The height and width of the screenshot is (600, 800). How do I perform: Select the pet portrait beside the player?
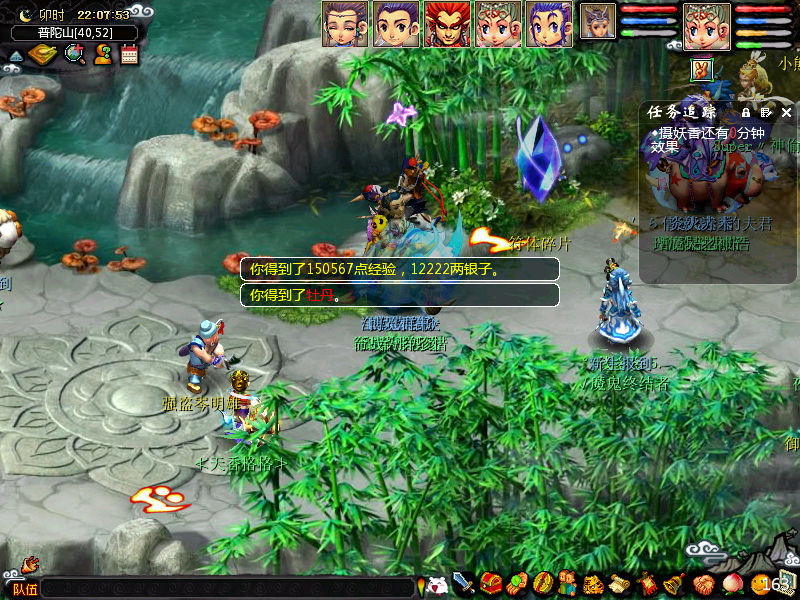598,21
